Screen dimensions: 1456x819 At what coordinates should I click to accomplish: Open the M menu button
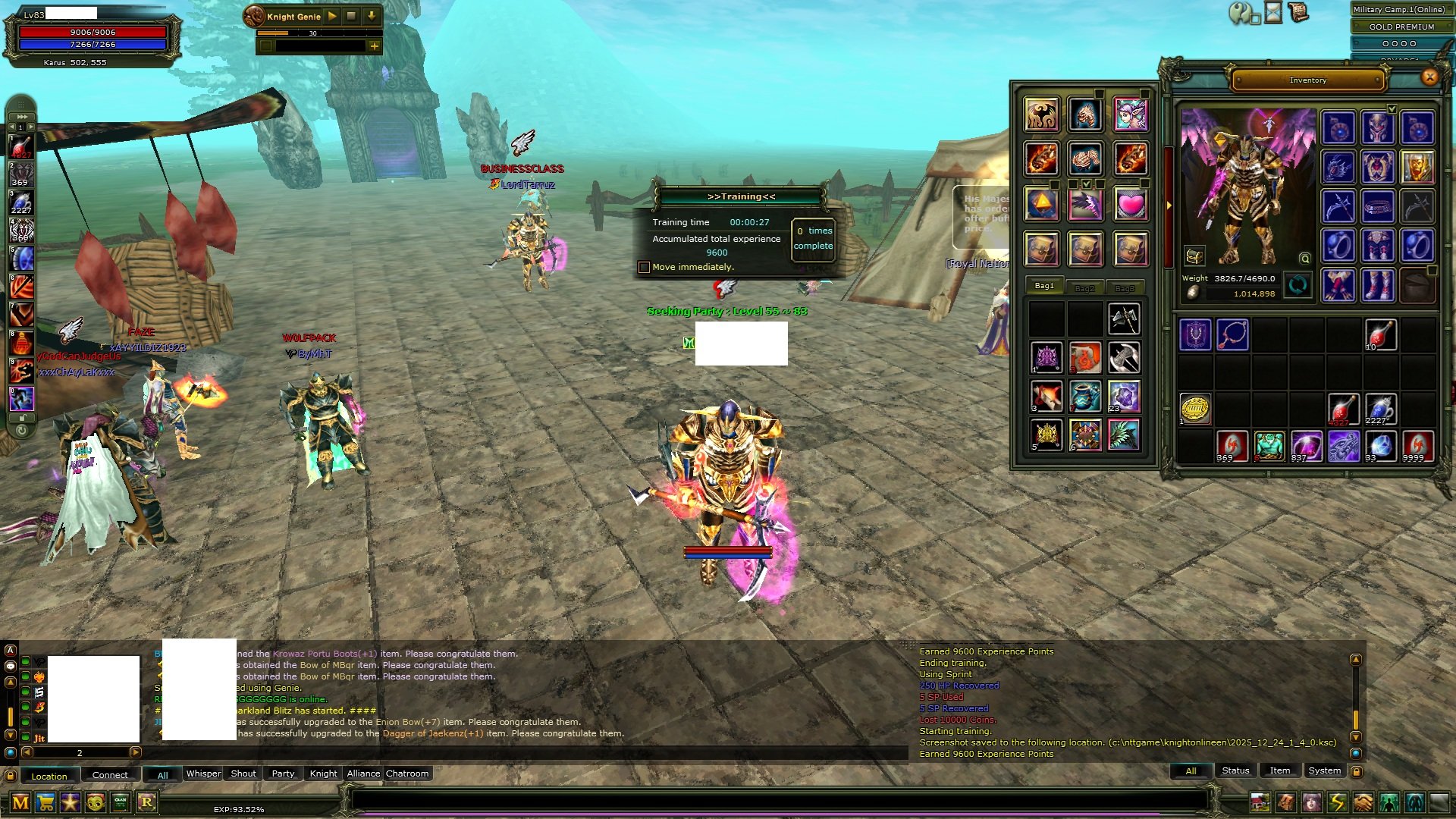click(x=20, y=802)
